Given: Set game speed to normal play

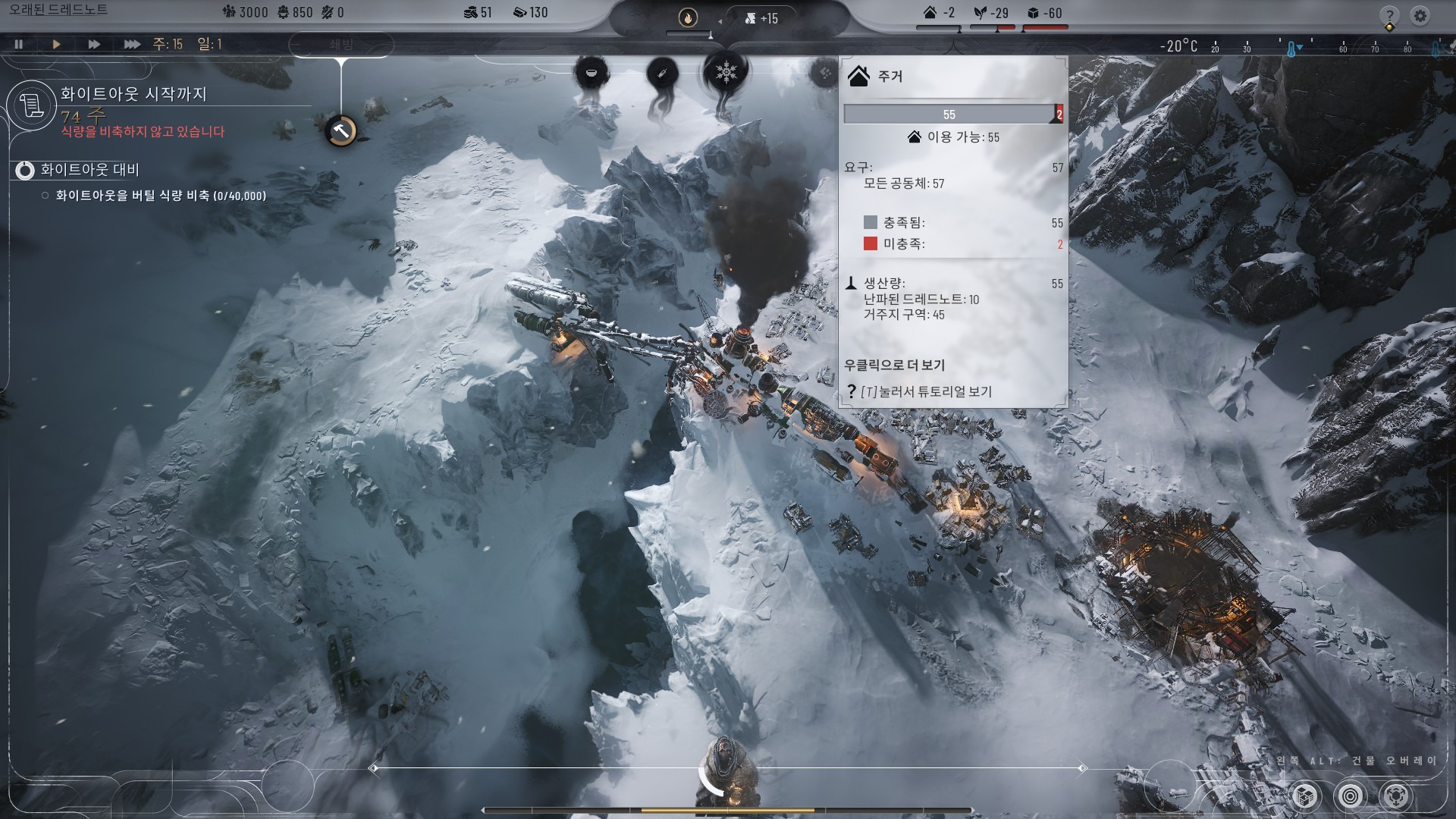Looking at the screenshot, I should click(x=56, y=44).
